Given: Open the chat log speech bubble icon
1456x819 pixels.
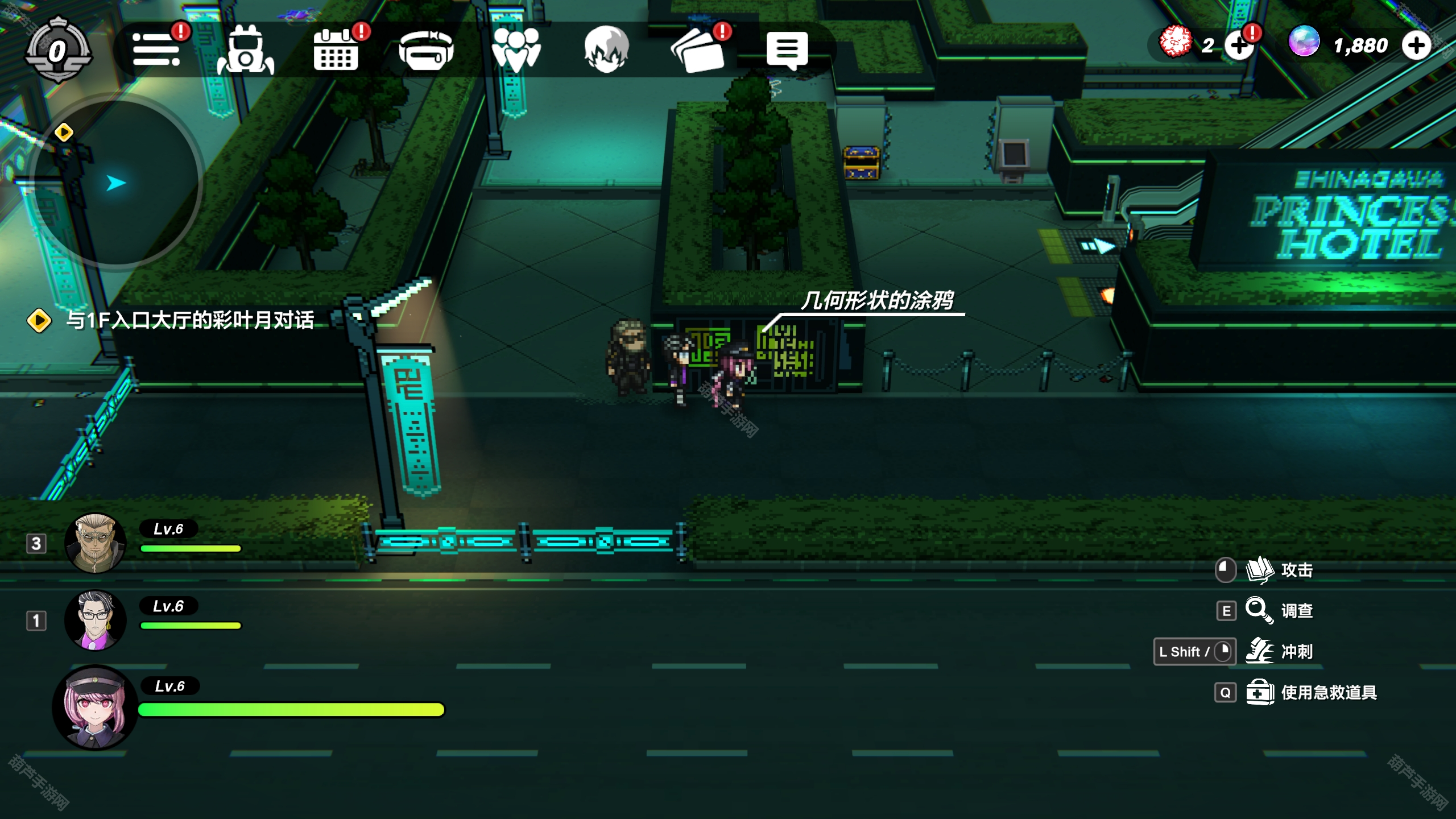Looking at the screenshot, I should (x=787, y=50).
